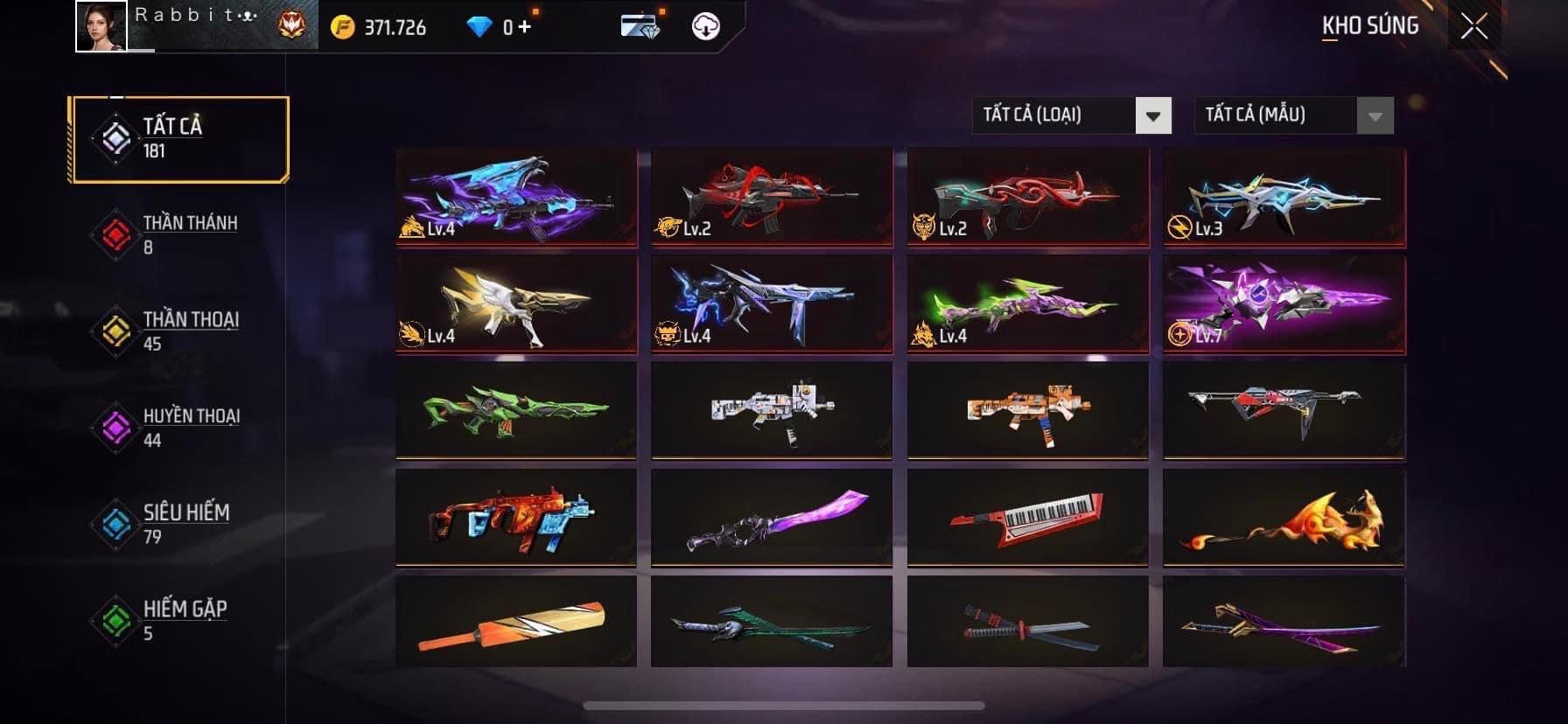Pick the orange cricket bat skin

516,623
